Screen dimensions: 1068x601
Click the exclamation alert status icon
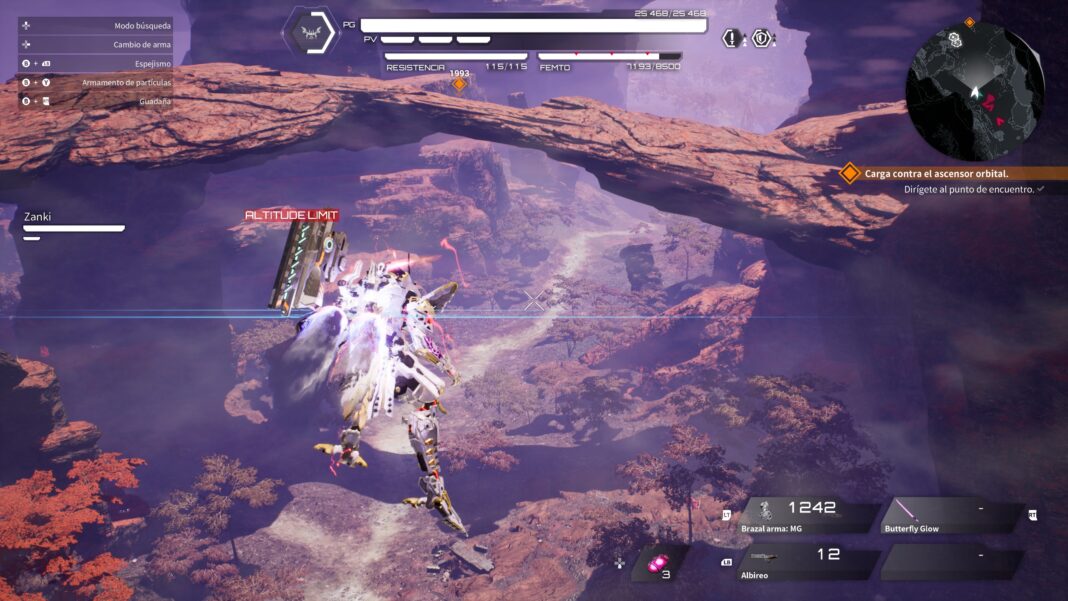[733, 39]
